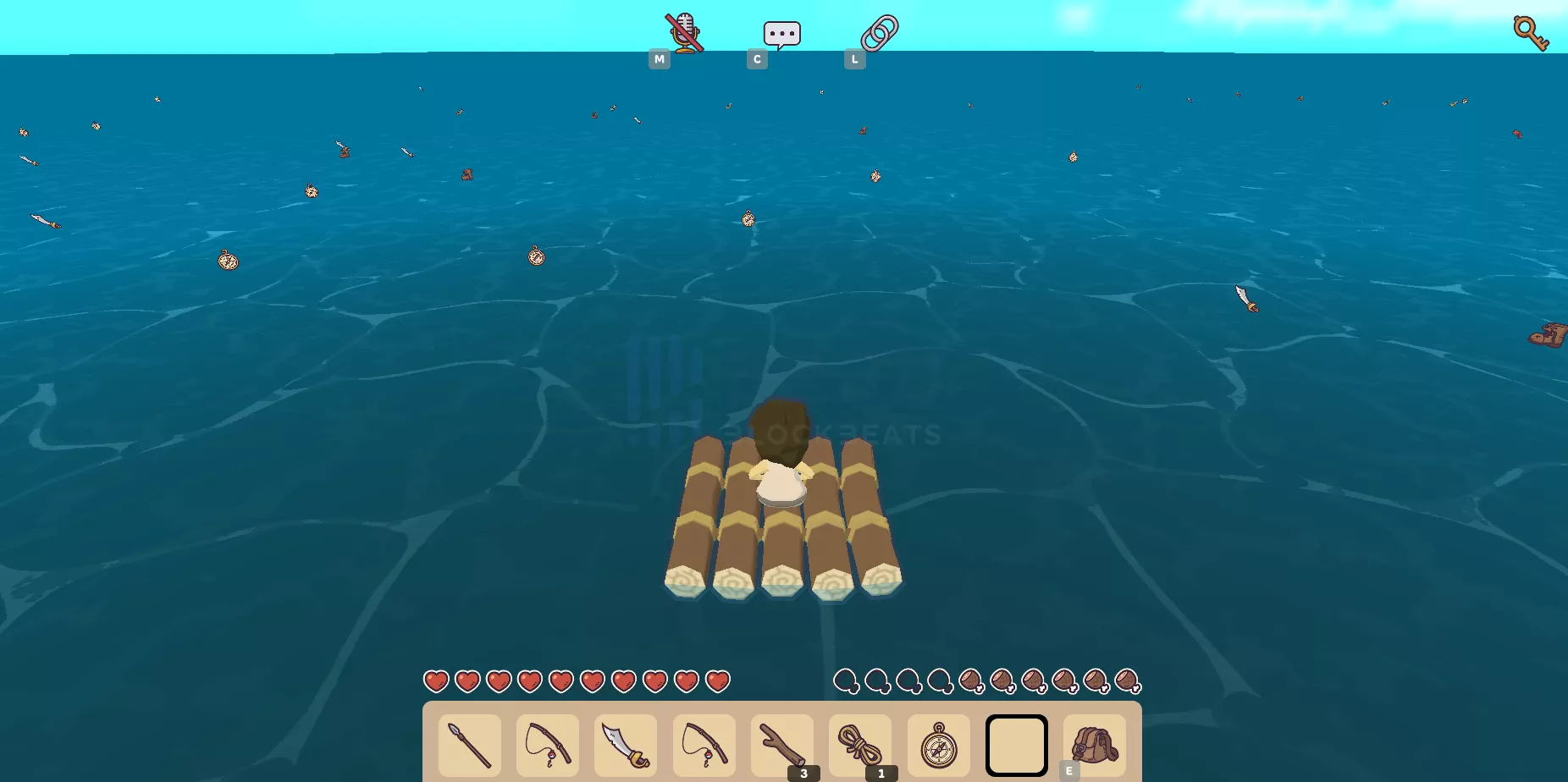Viewport: 1568px width, 782px height.
Task: Click the floating compass in the water
Action: [x=225, y=262]
